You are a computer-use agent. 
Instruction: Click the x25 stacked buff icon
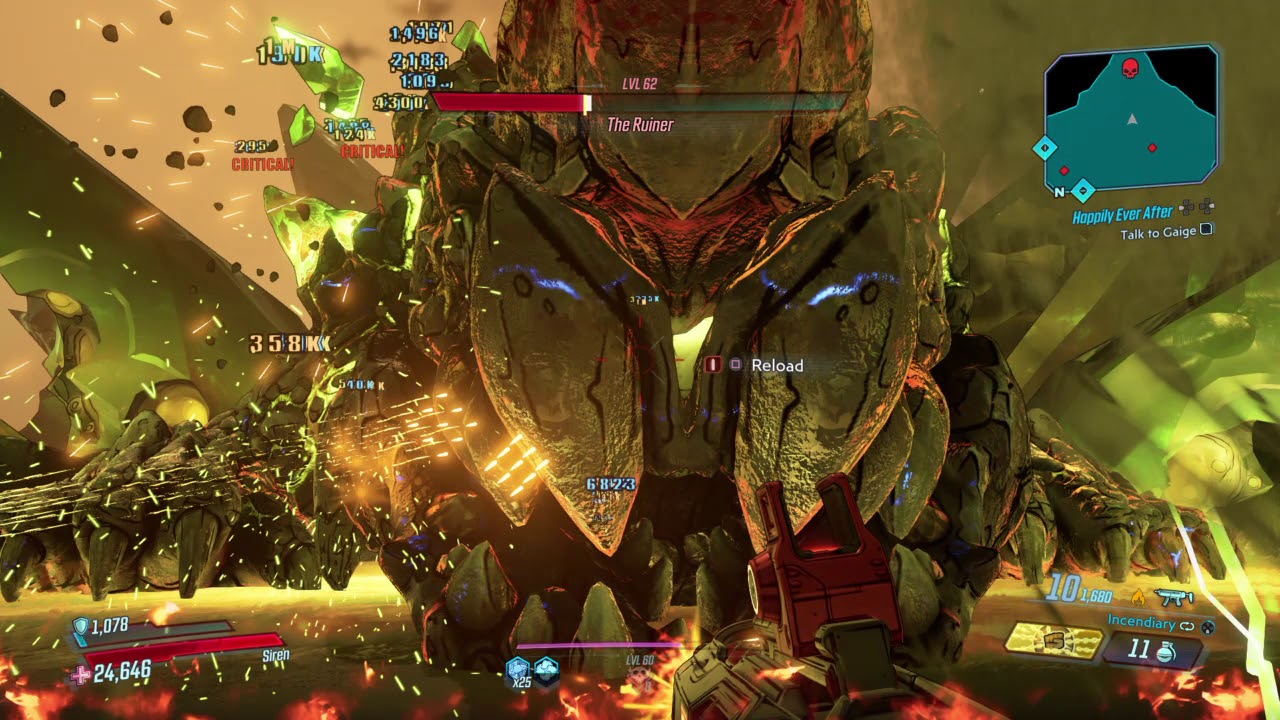click(x=518, y=670)
